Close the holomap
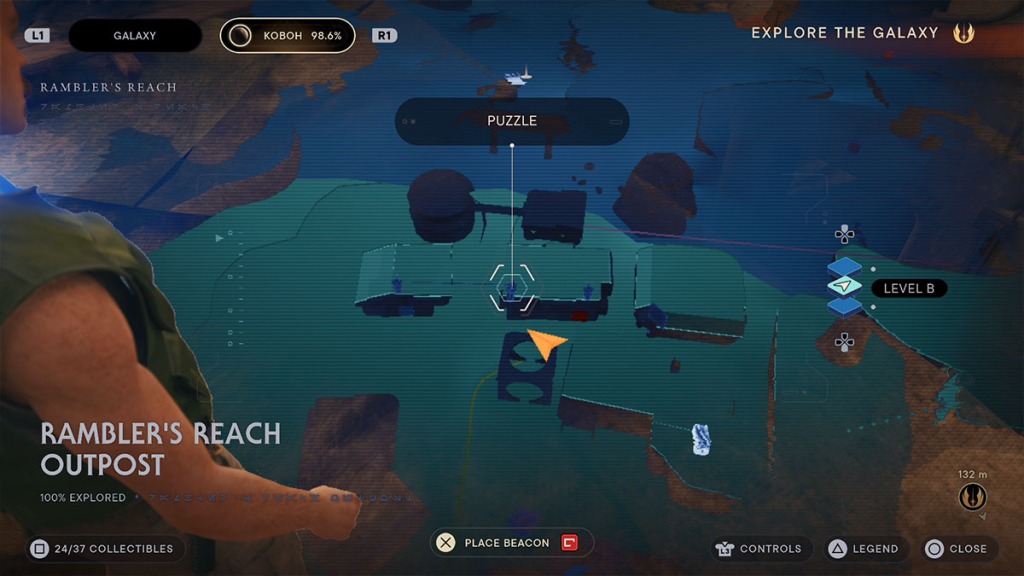The width and height of the screenshot is (1024, 576). [955, 548]
